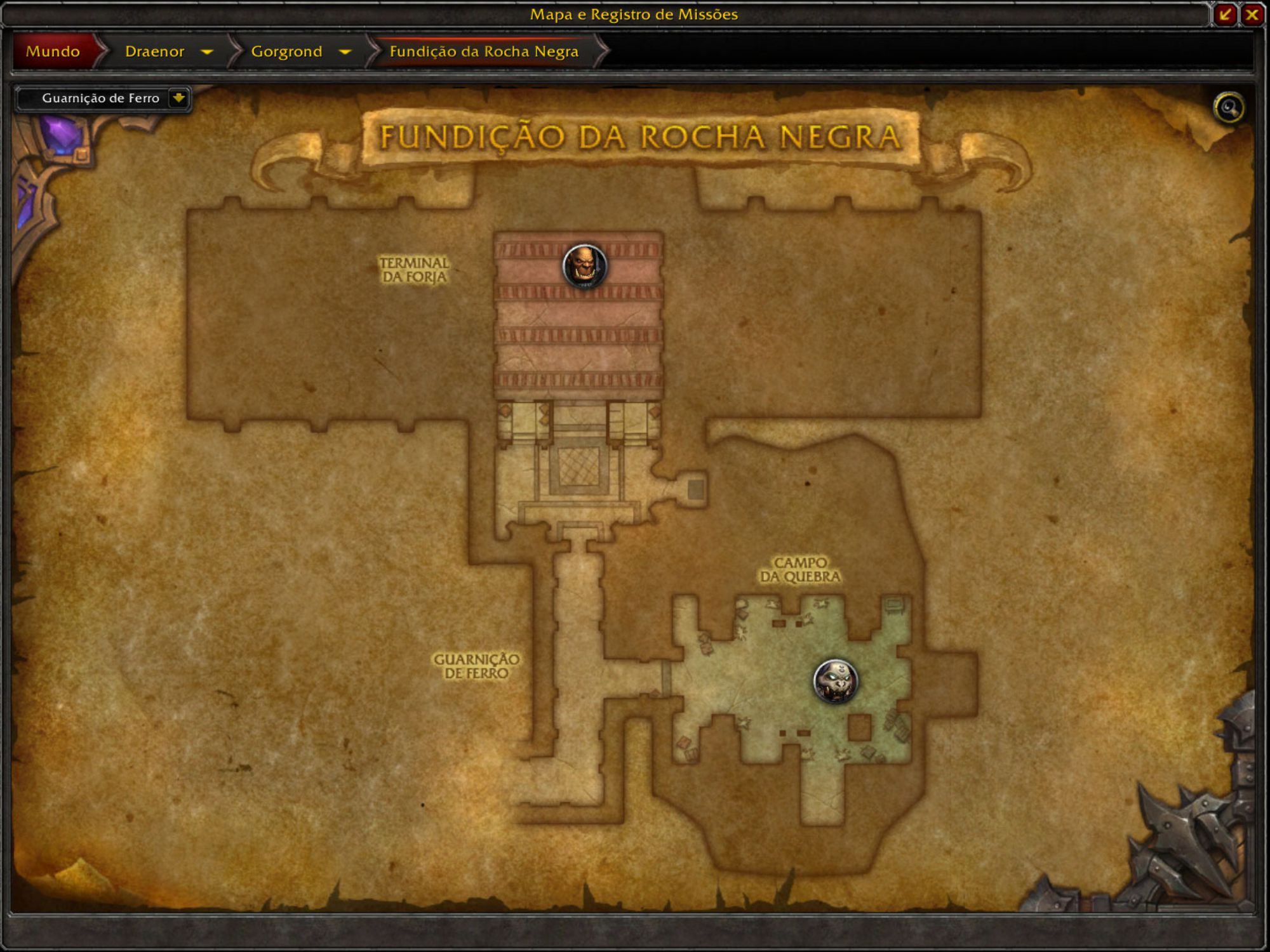
Task: Select the Draenor breadcrumb
Action: pyautogui.click(x=154, y=51)
